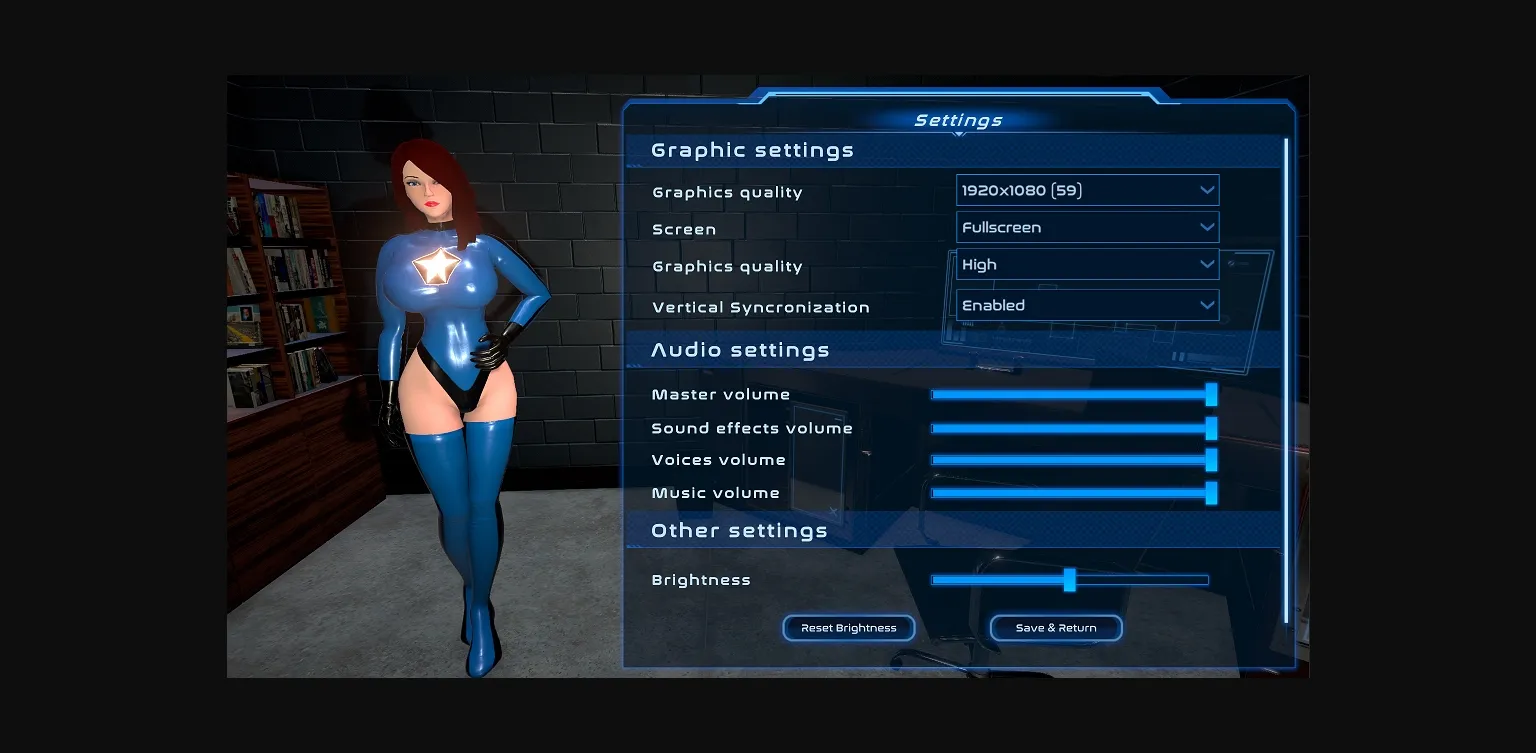Click the chevron on the Fullscreen dropdown
Screen dimensions: 1536x753
[1208, 227]
